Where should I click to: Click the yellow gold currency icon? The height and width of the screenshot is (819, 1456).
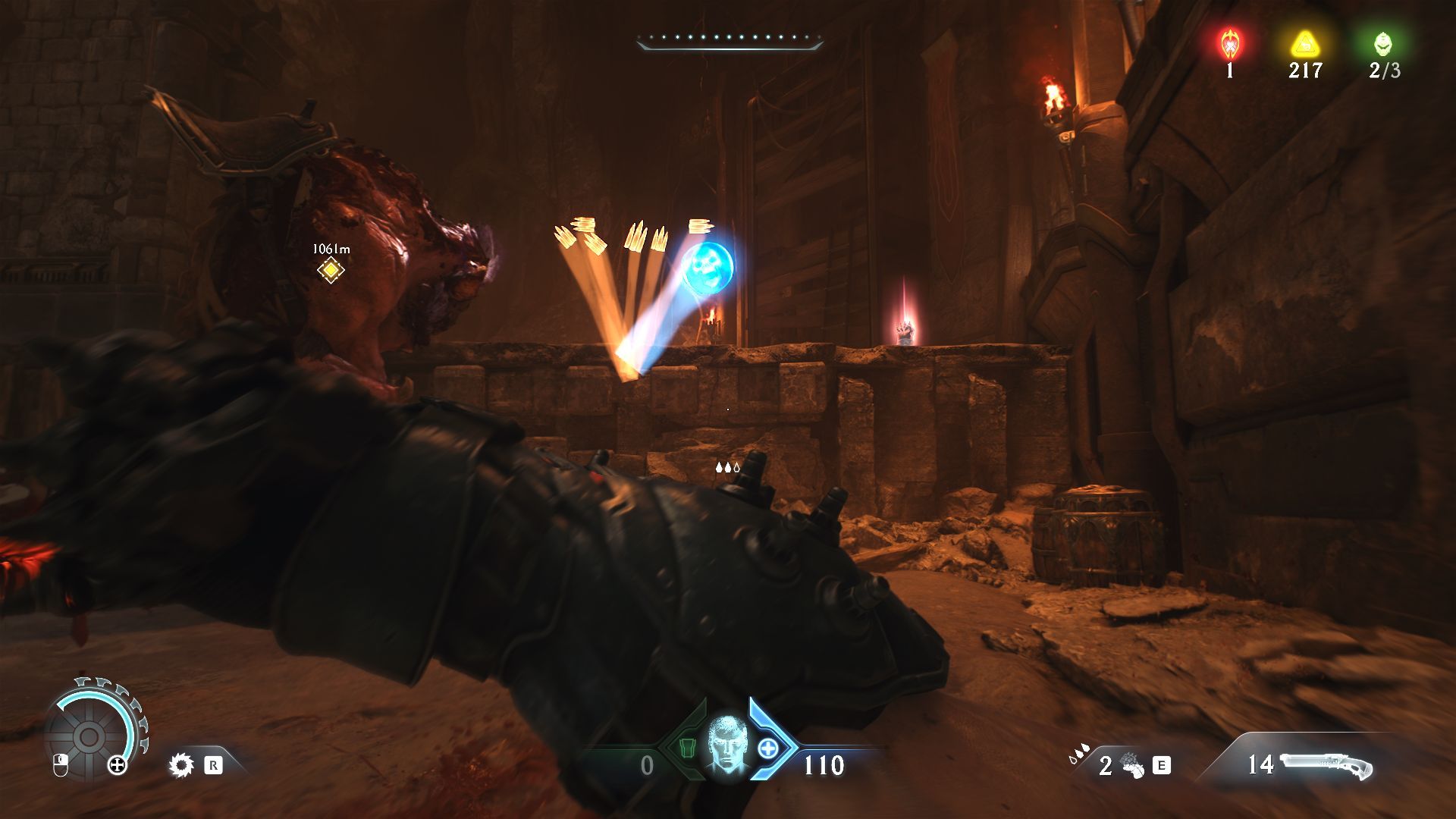[1304, 45]
